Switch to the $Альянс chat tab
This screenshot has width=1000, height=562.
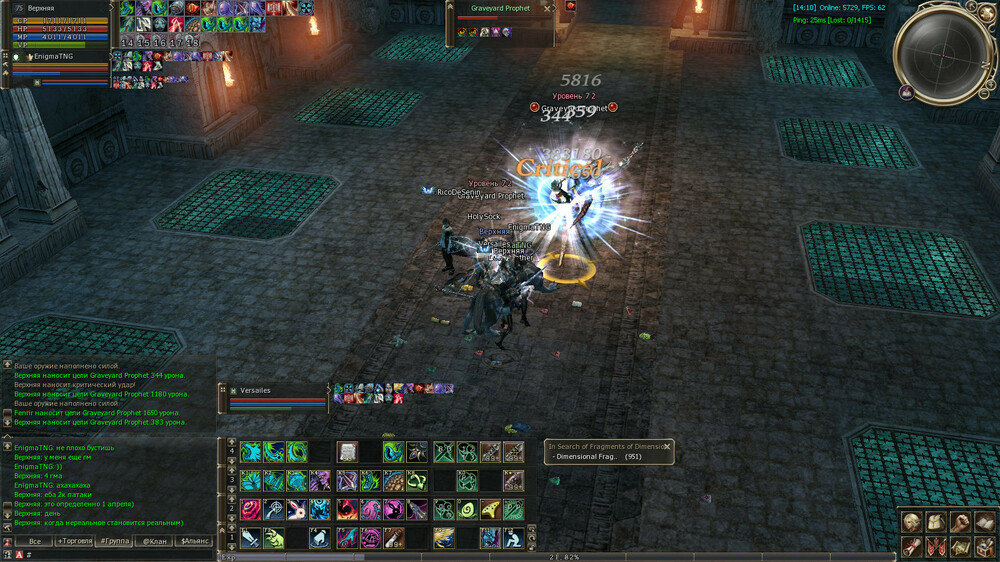click(195, 541)
